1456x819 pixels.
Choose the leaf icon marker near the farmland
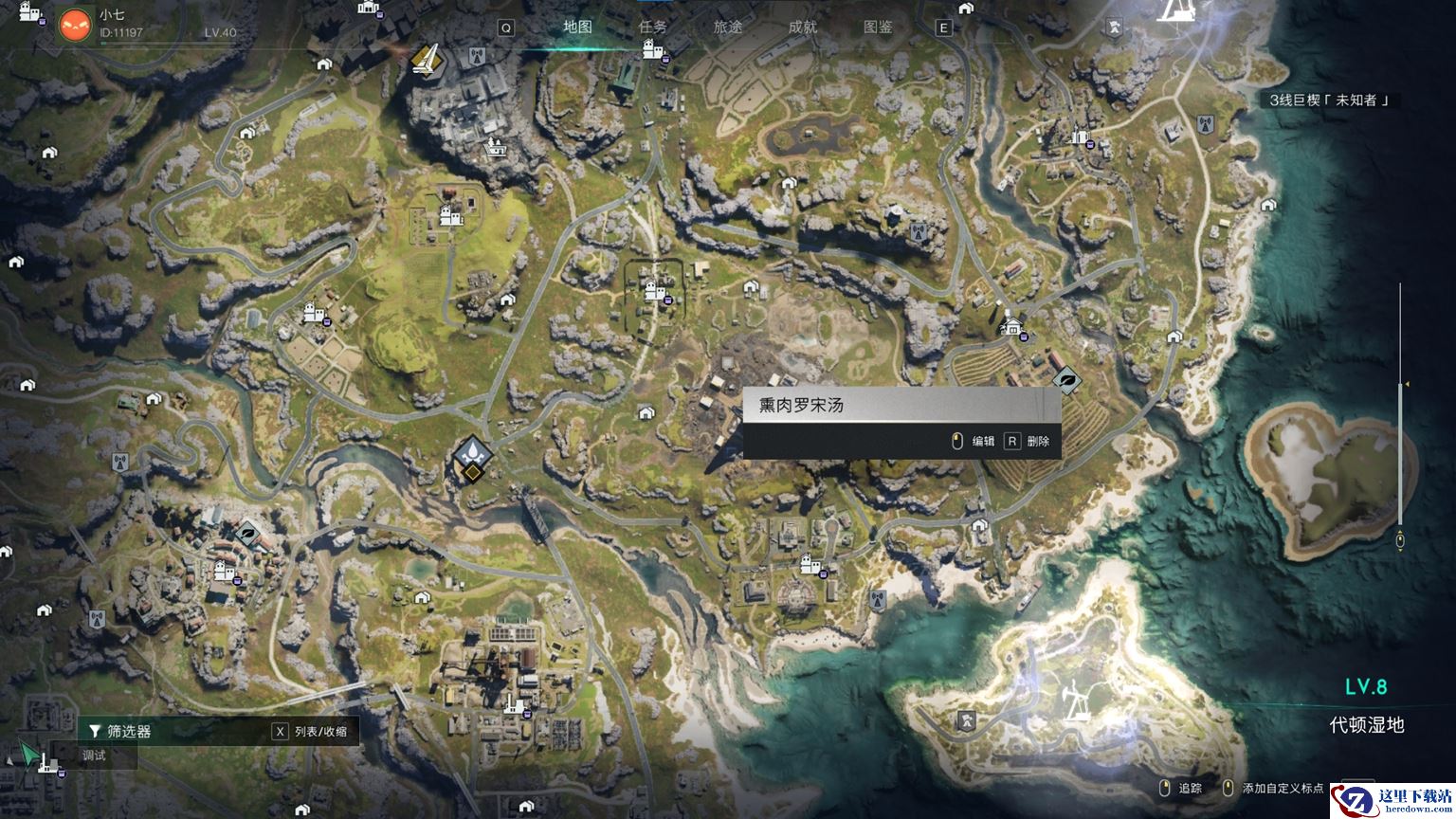coord(1066,381)
